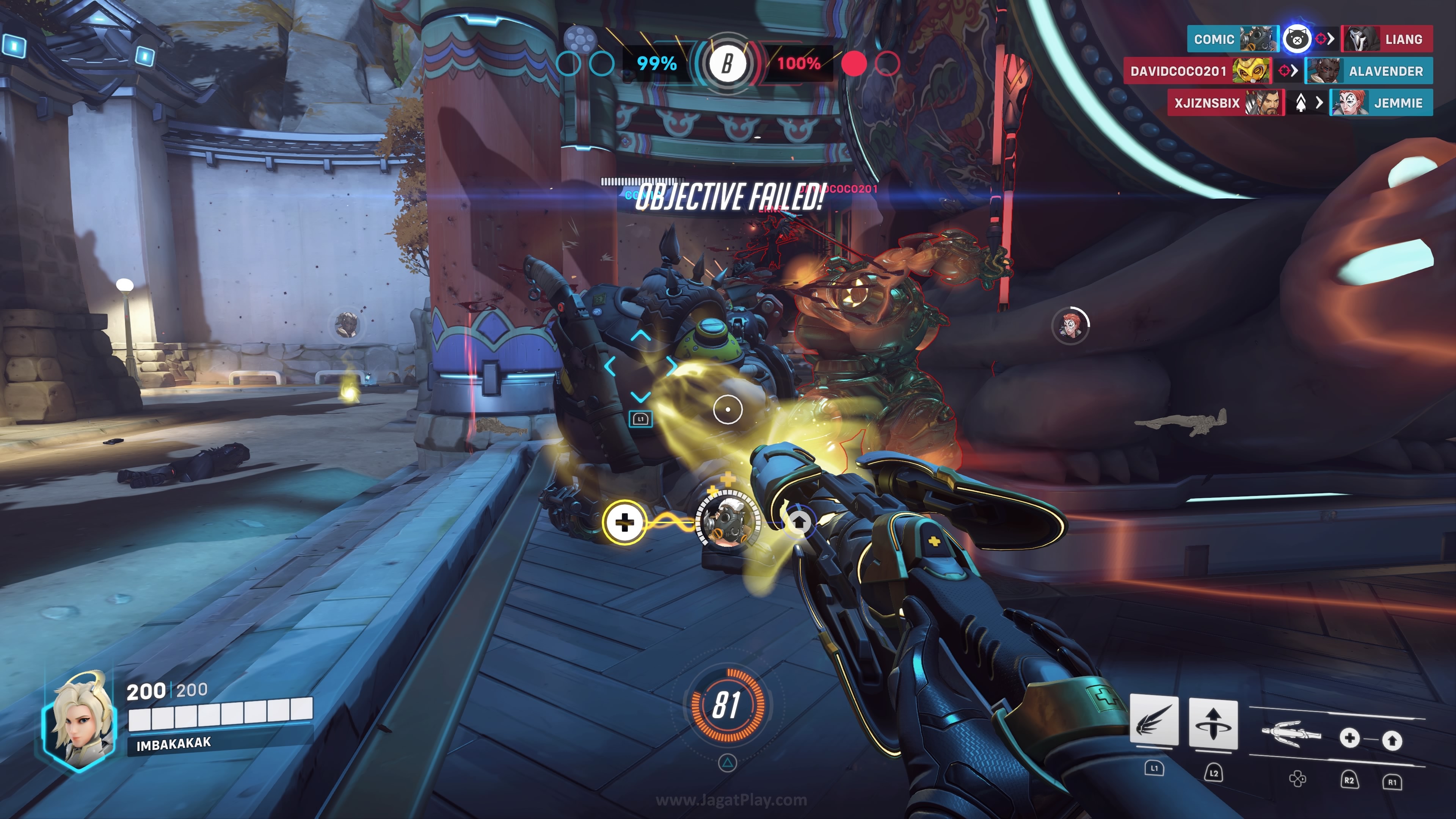Select the COMIC eliminated LIANG kill feed row
This screenshot has height=819, width=1456.
(x=1309, y=39)
